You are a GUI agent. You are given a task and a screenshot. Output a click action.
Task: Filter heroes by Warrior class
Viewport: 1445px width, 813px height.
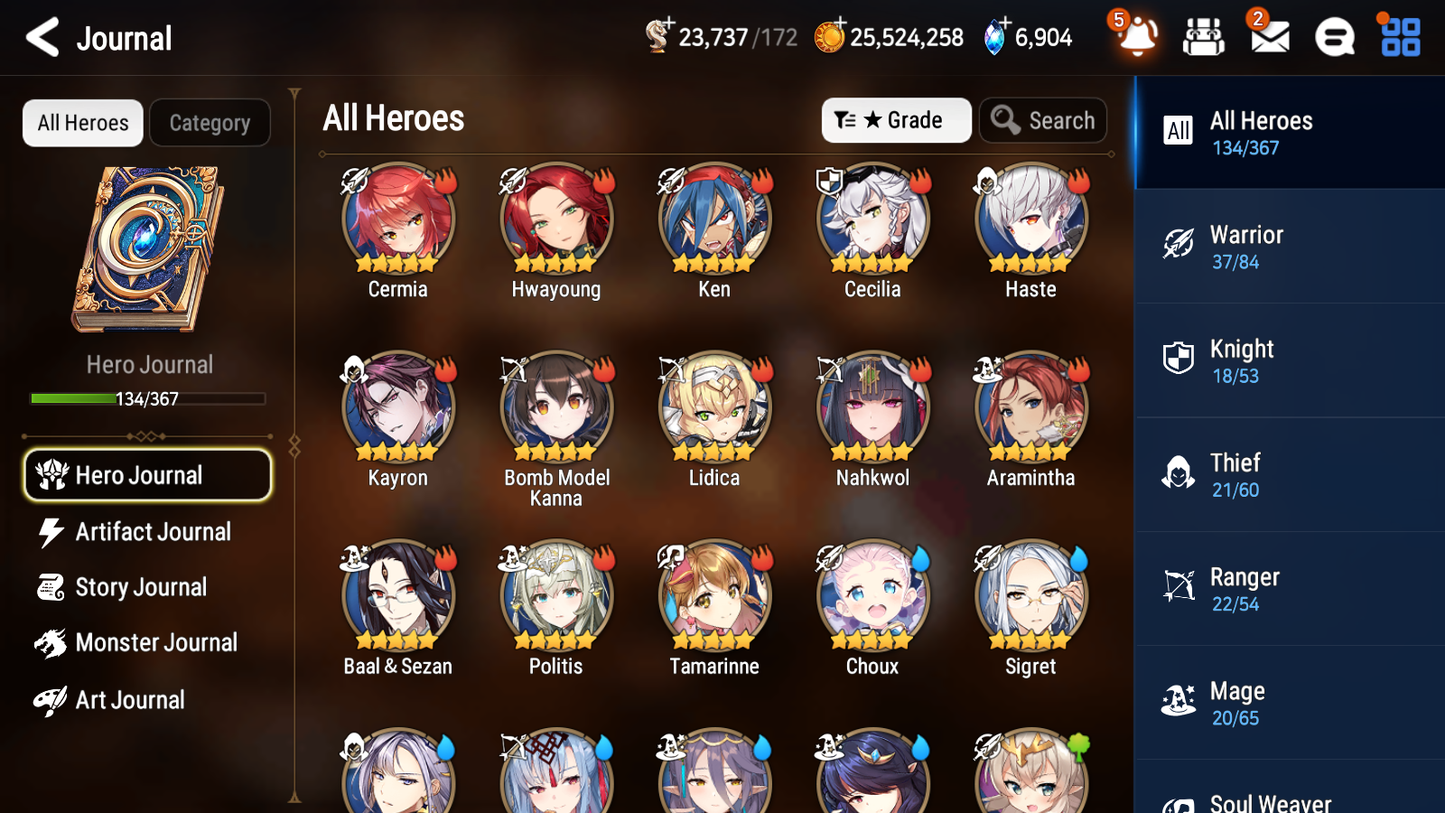(x=1289, y=245)
